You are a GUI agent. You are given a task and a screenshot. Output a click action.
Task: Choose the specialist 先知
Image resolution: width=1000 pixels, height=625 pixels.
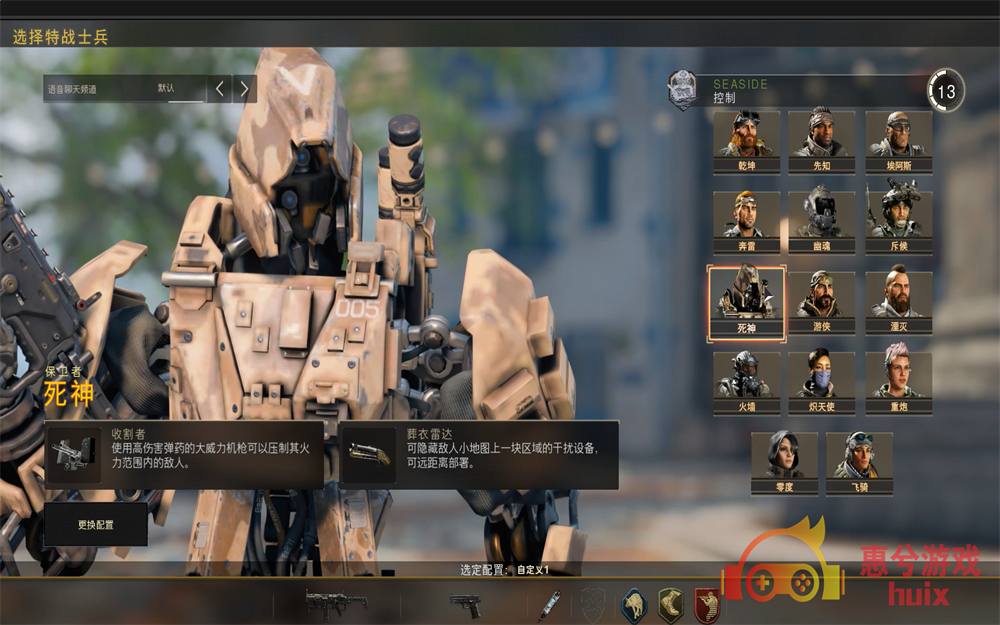coord(821,141)
